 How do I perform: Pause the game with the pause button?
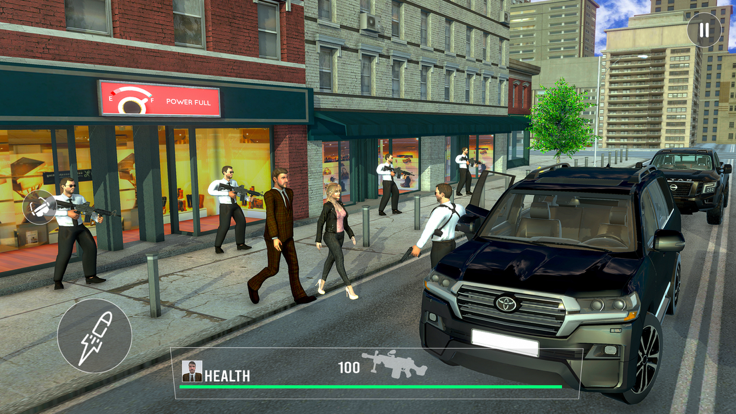point(704,30)
